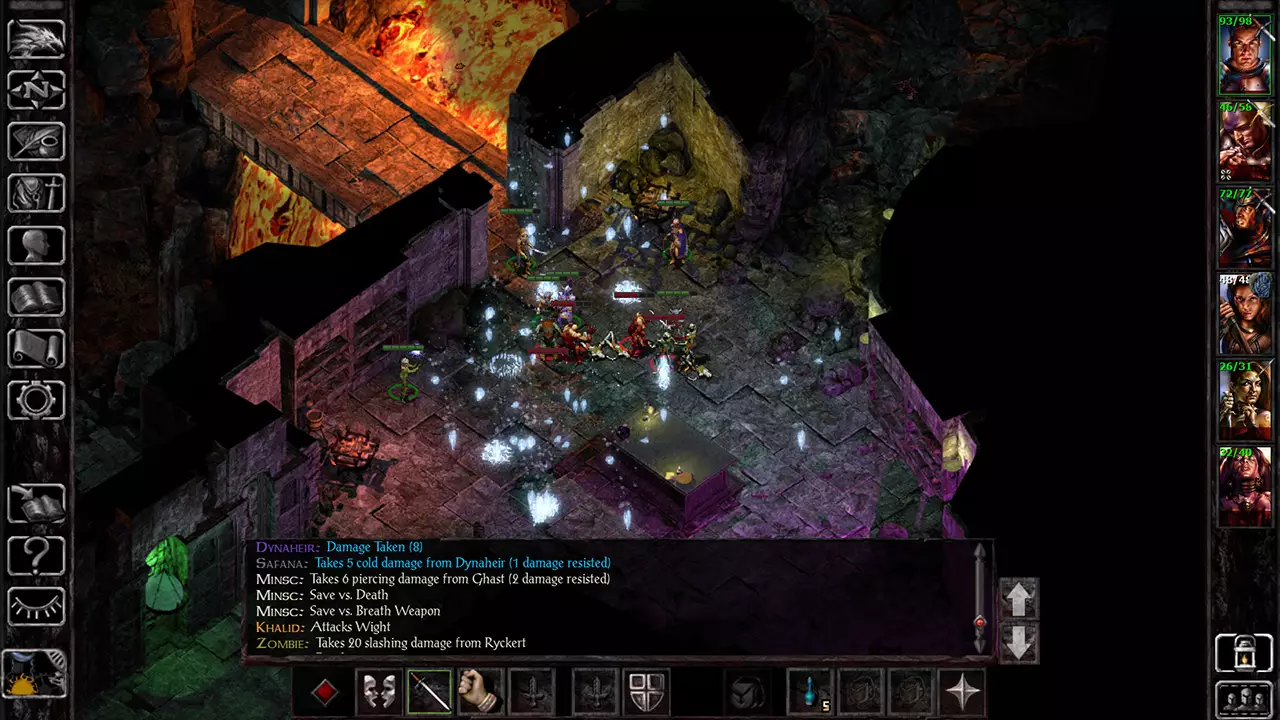
Task: Activate the special ability star icon
Action: (x=963, y=690)
